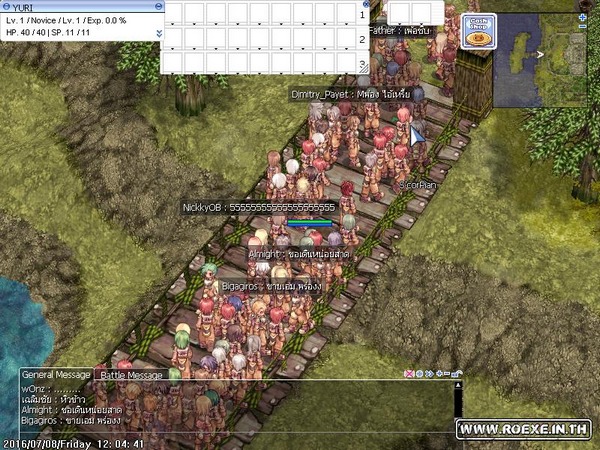Select the General Message chat tab
The width and height of the screenshot is (600, 450).
[53, 374]
